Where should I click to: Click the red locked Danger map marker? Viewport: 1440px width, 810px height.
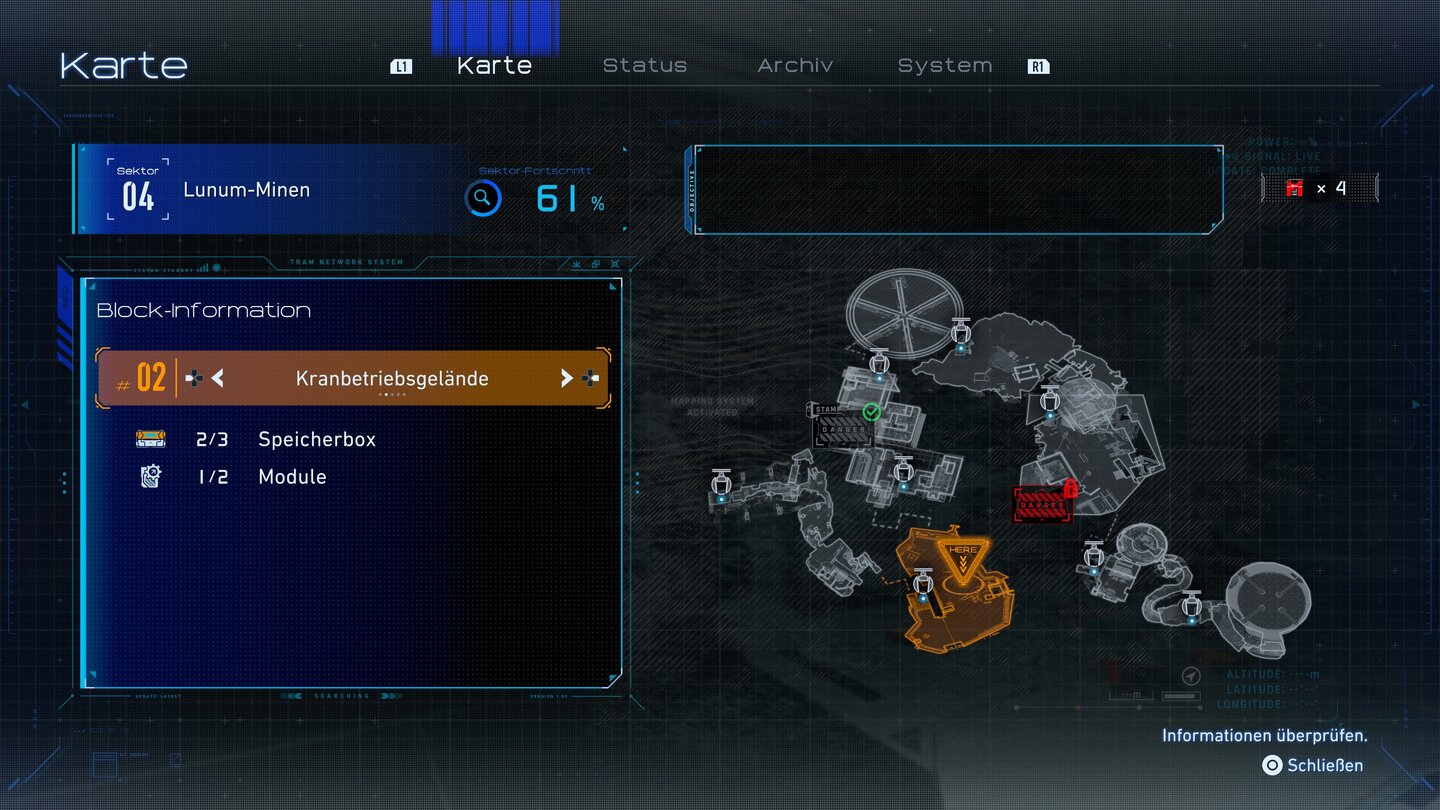(1042, 504)
